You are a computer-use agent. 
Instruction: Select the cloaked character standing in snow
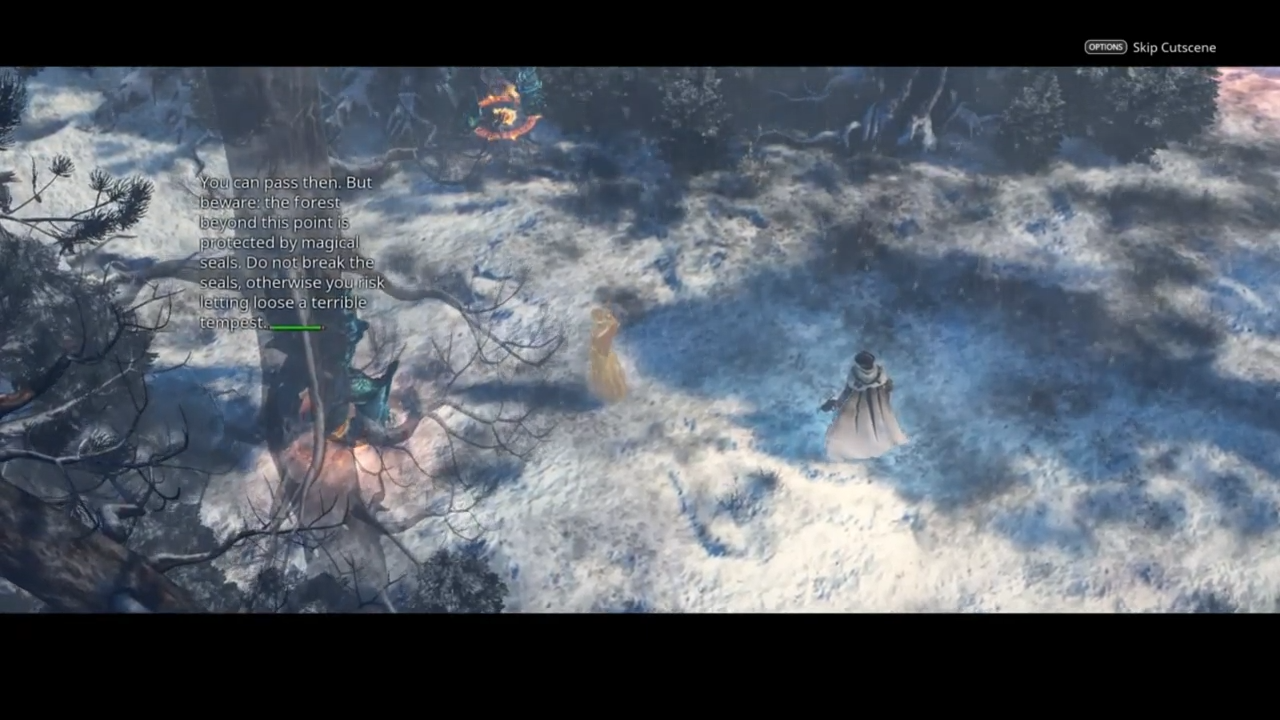[865, 400]
